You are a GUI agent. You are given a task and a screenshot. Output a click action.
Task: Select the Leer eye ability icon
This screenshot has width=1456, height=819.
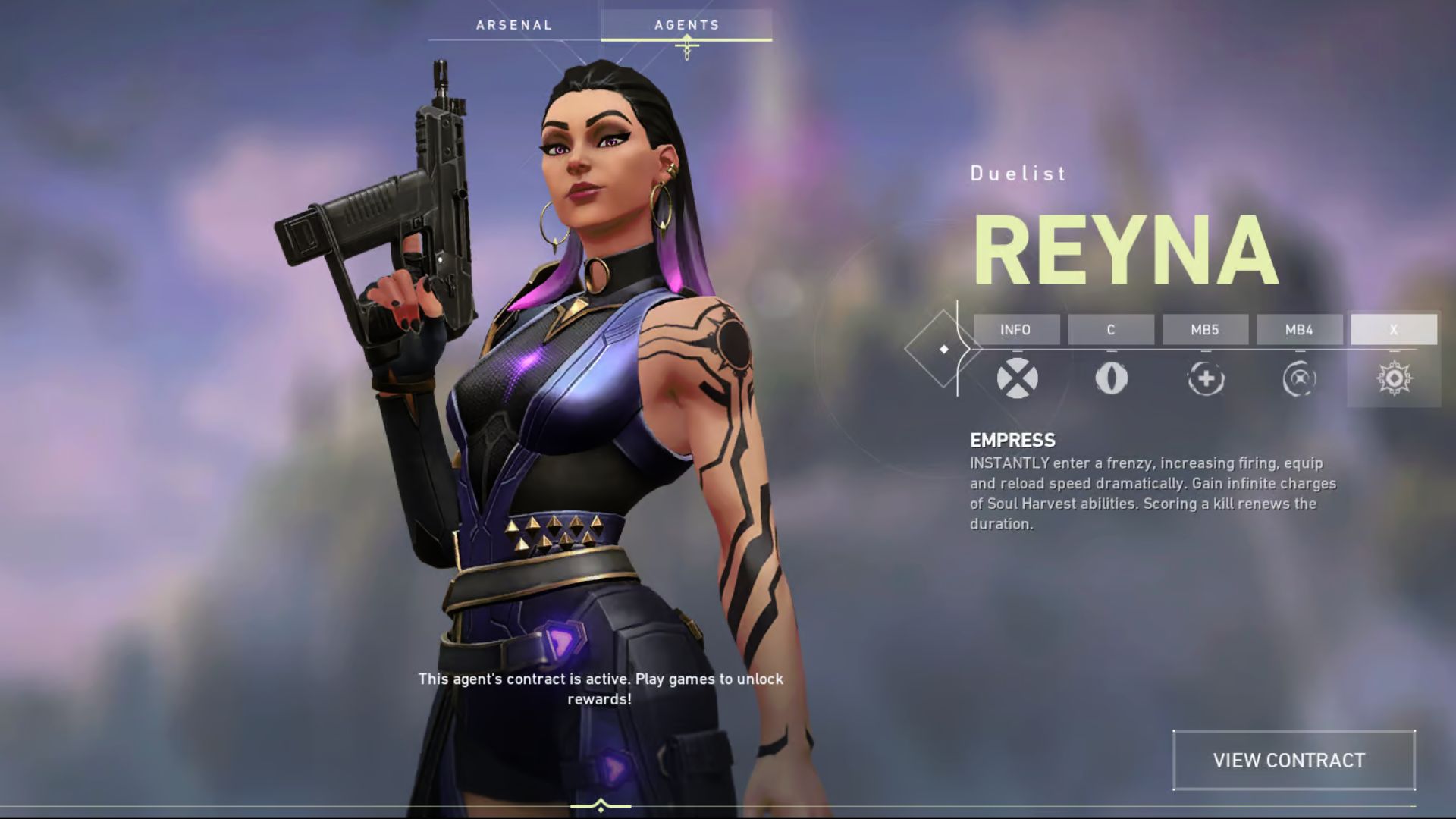point(1111,378)
